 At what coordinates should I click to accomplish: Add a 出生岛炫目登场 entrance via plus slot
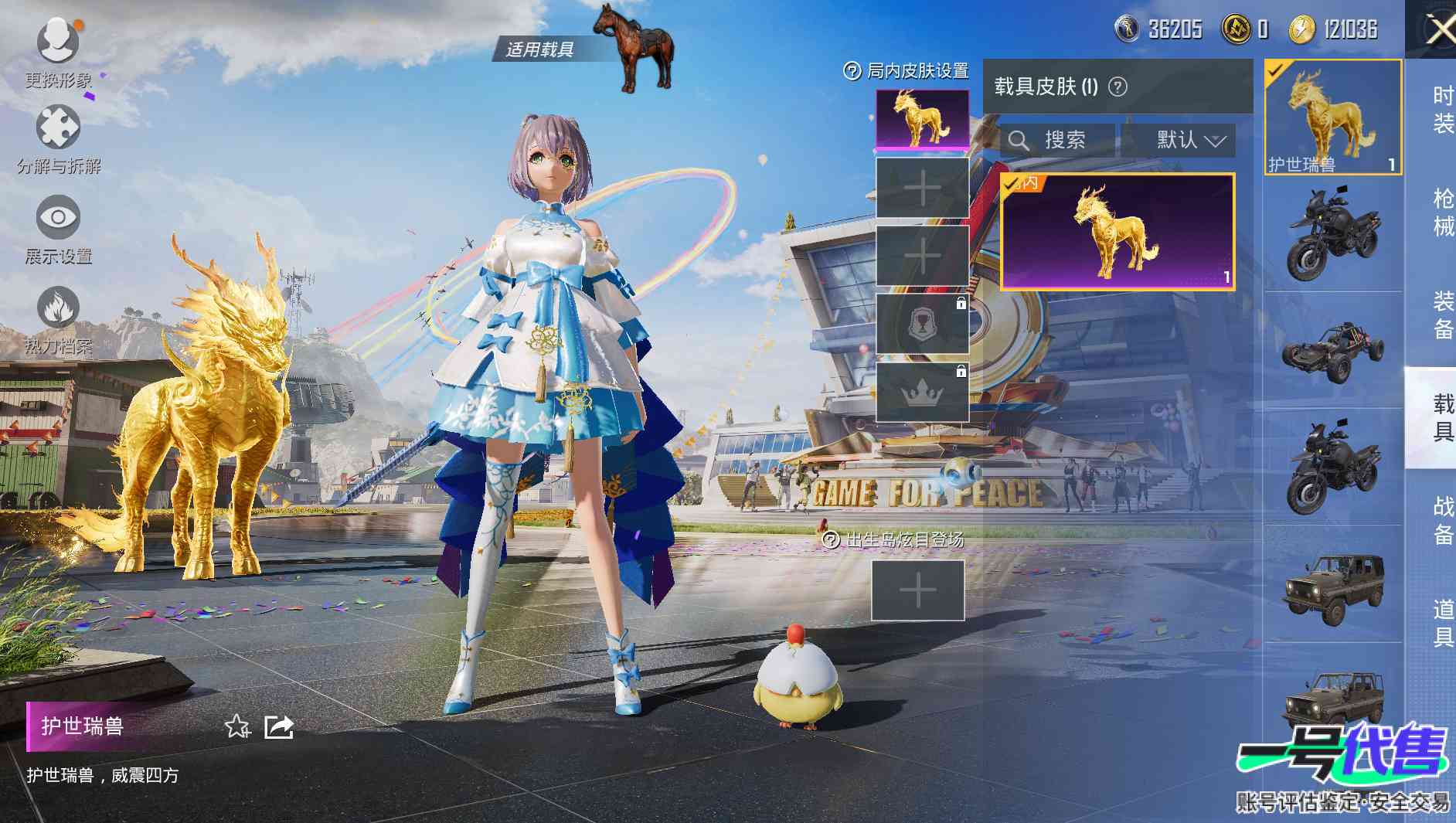point(918,591)
